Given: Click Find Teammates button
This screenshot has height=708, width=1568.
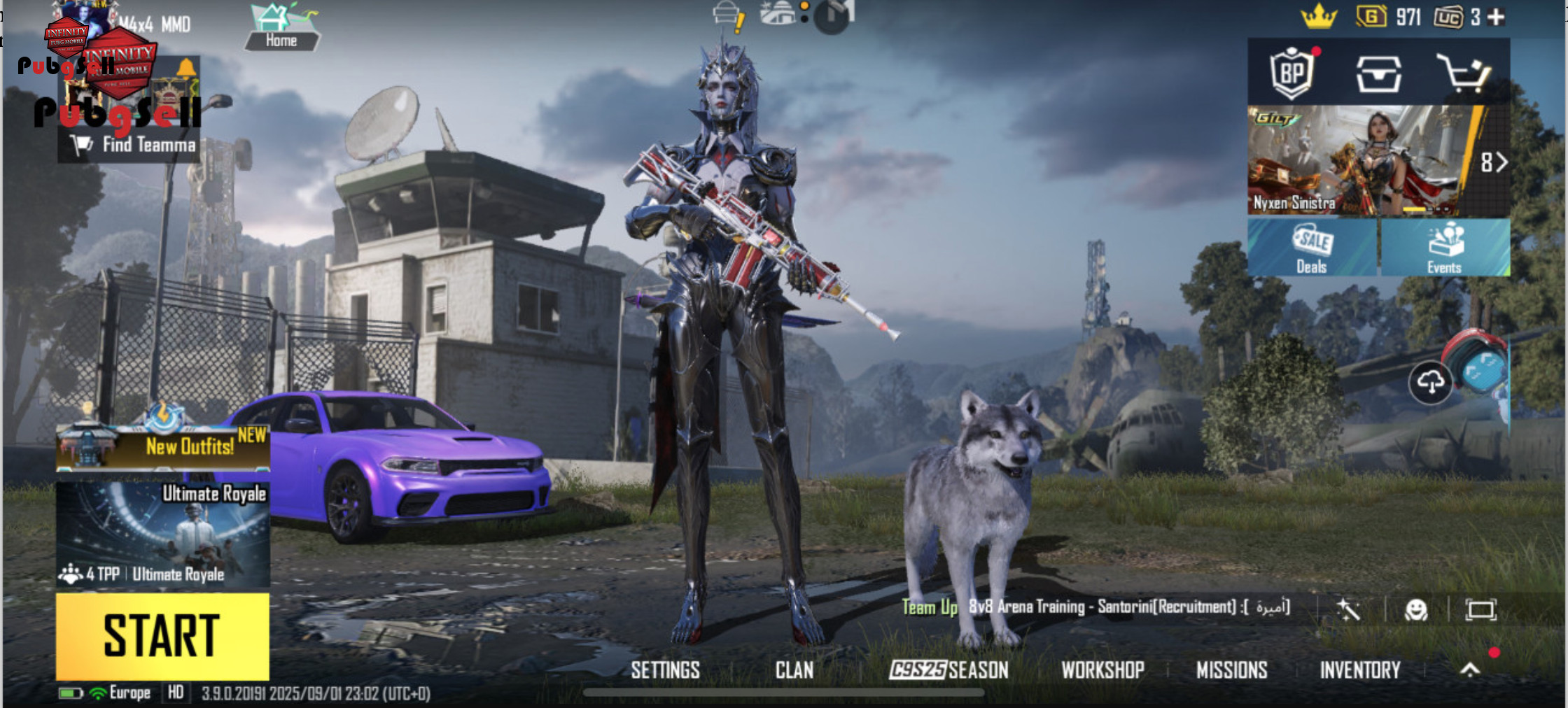Looking at the screenshot, I should coord(134,145).
